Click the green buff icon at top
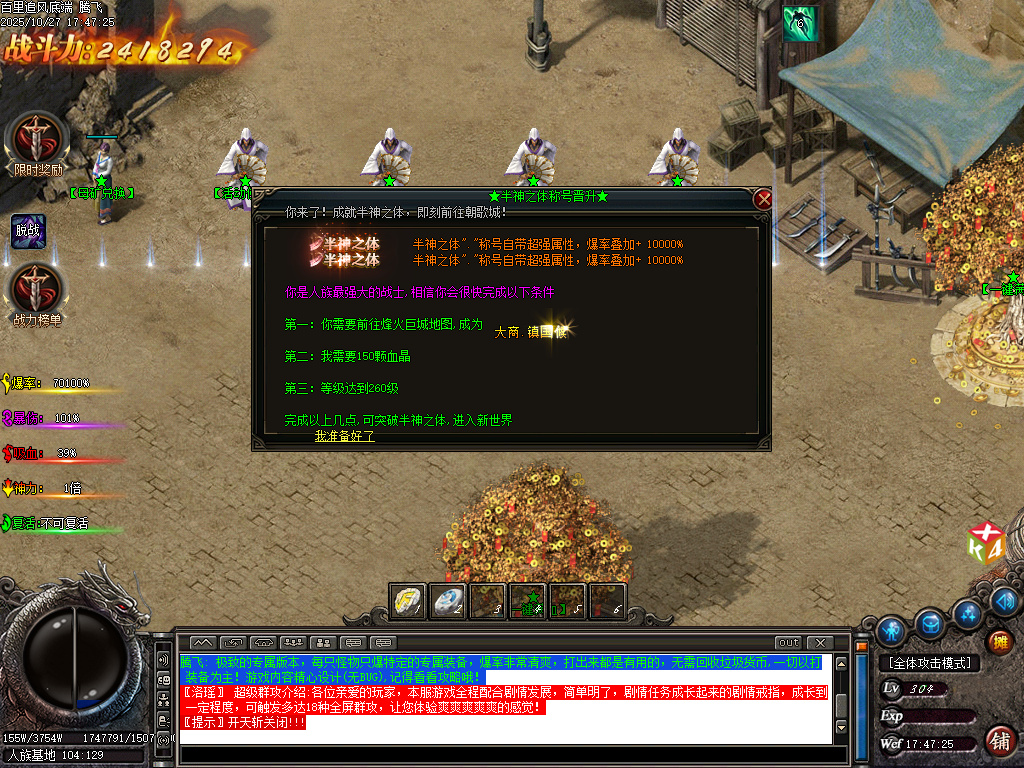The width and height of the screenshot is (1024, 768). click(800, 23)
